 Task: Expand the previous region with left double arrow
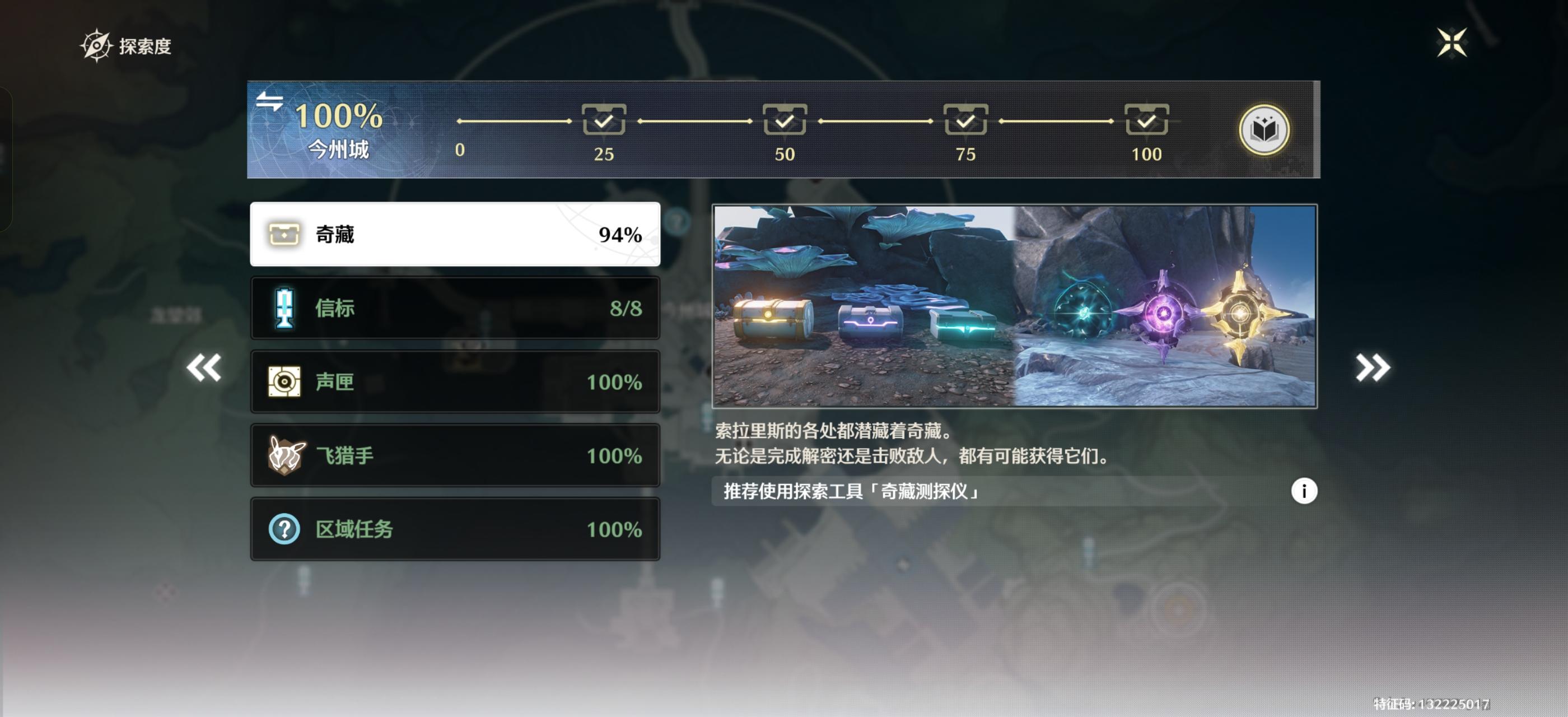coord(204,367)
